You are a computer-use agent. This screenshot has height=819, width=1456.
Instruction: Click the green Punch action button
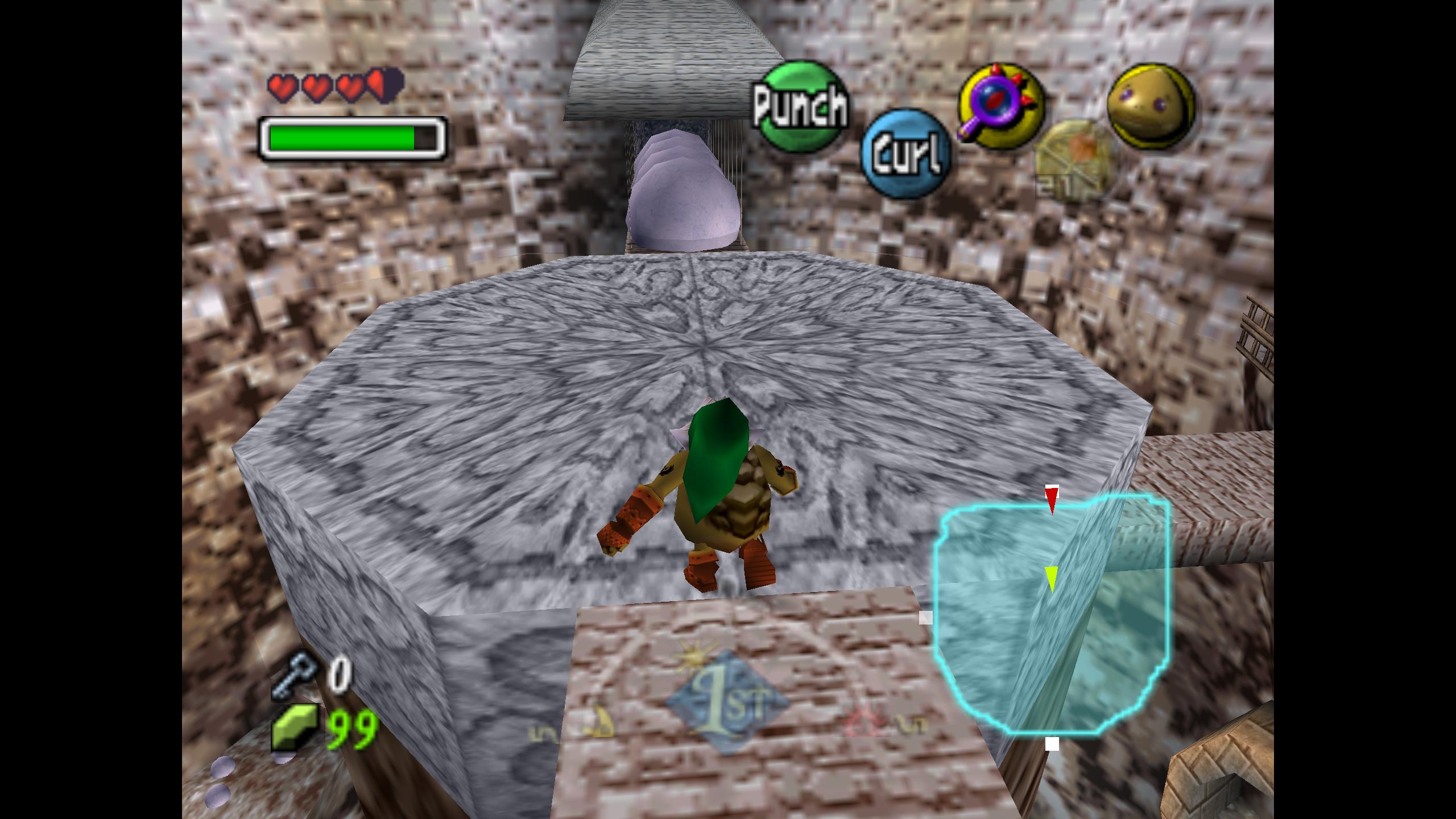[x=801, y=106]
